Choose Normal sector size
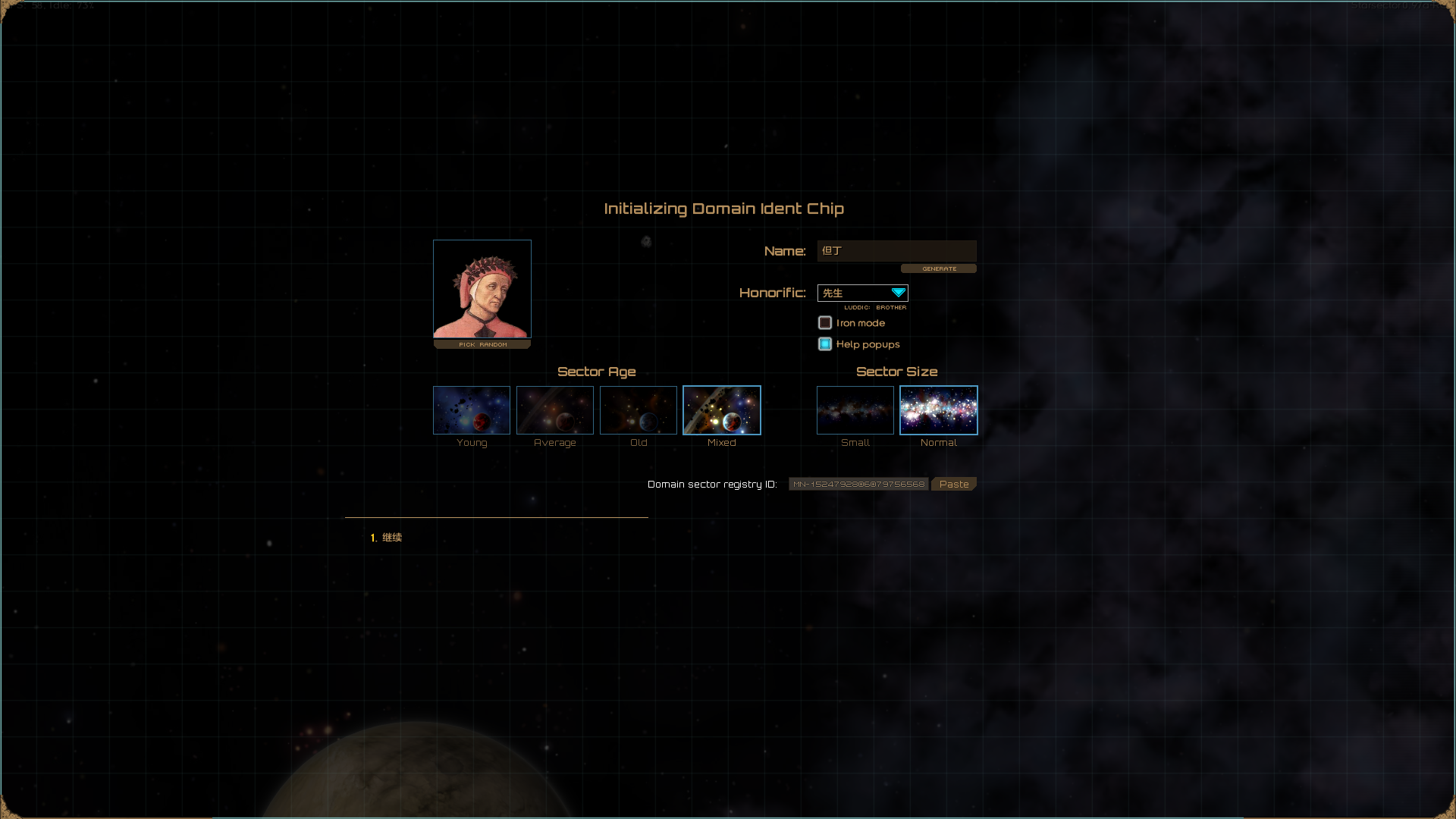1456x819 pixels. coord(939,410)
